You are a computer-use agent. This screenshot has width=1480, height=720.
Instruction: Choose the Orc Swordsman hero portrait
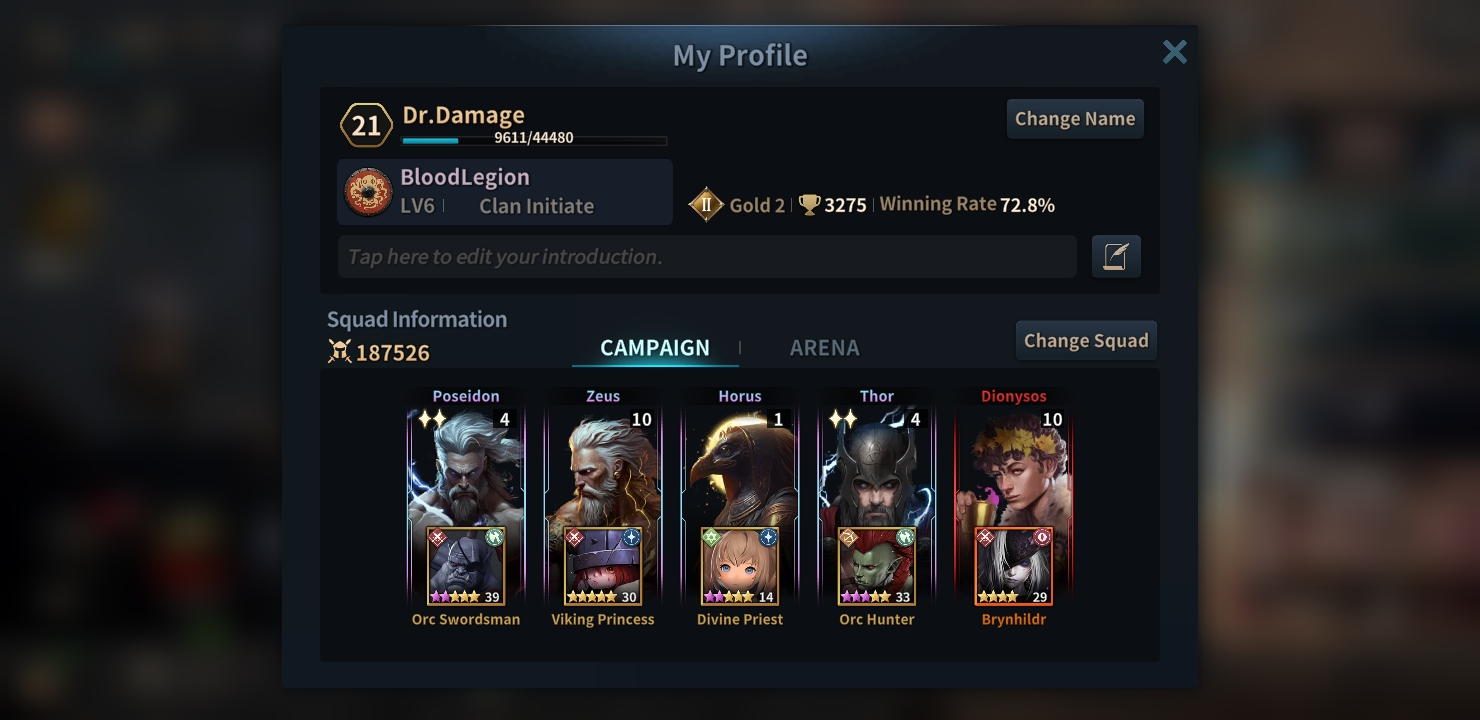click(466, 567)
